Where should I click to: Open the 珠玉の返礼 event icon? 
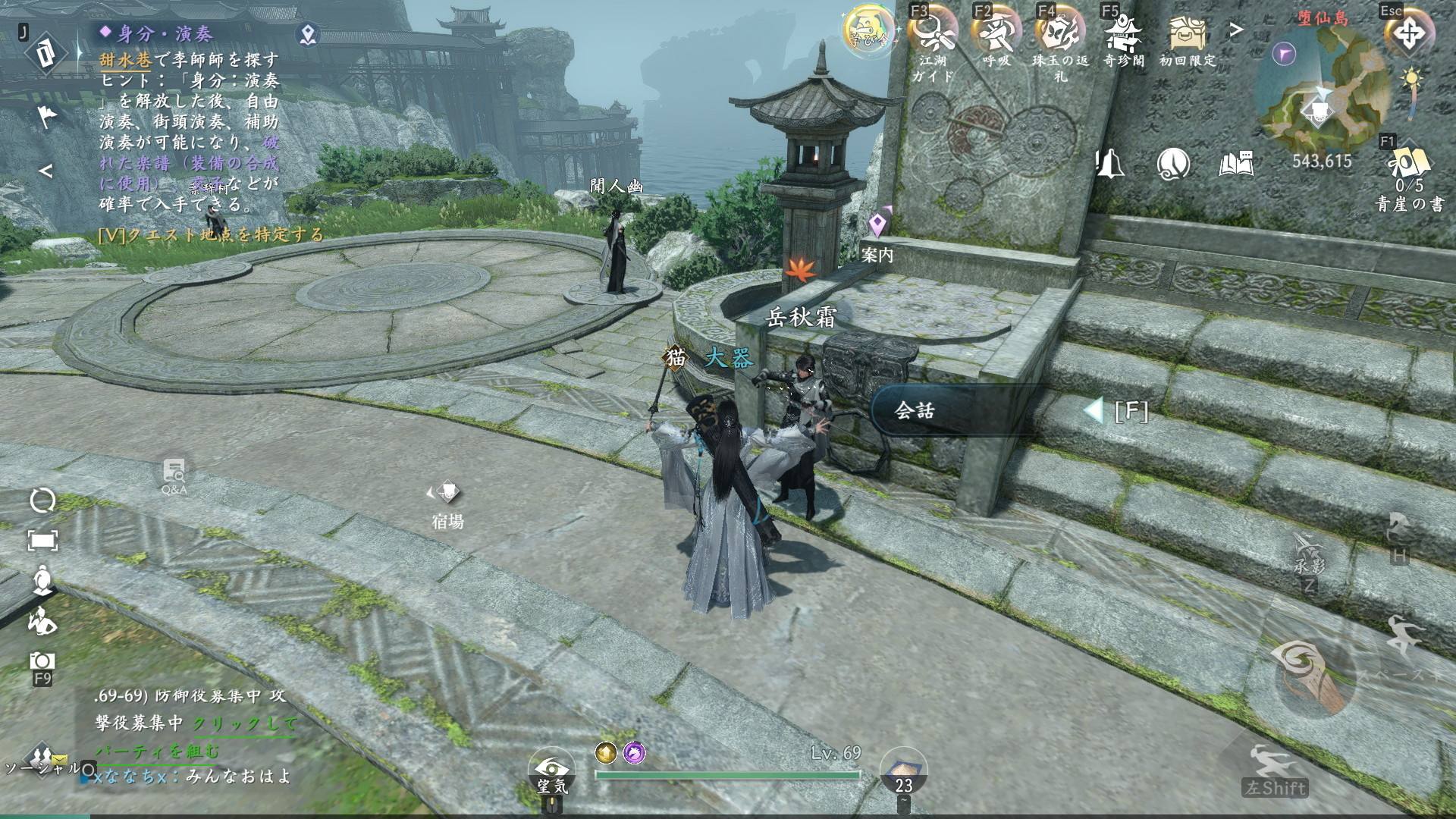point(1060,34)
